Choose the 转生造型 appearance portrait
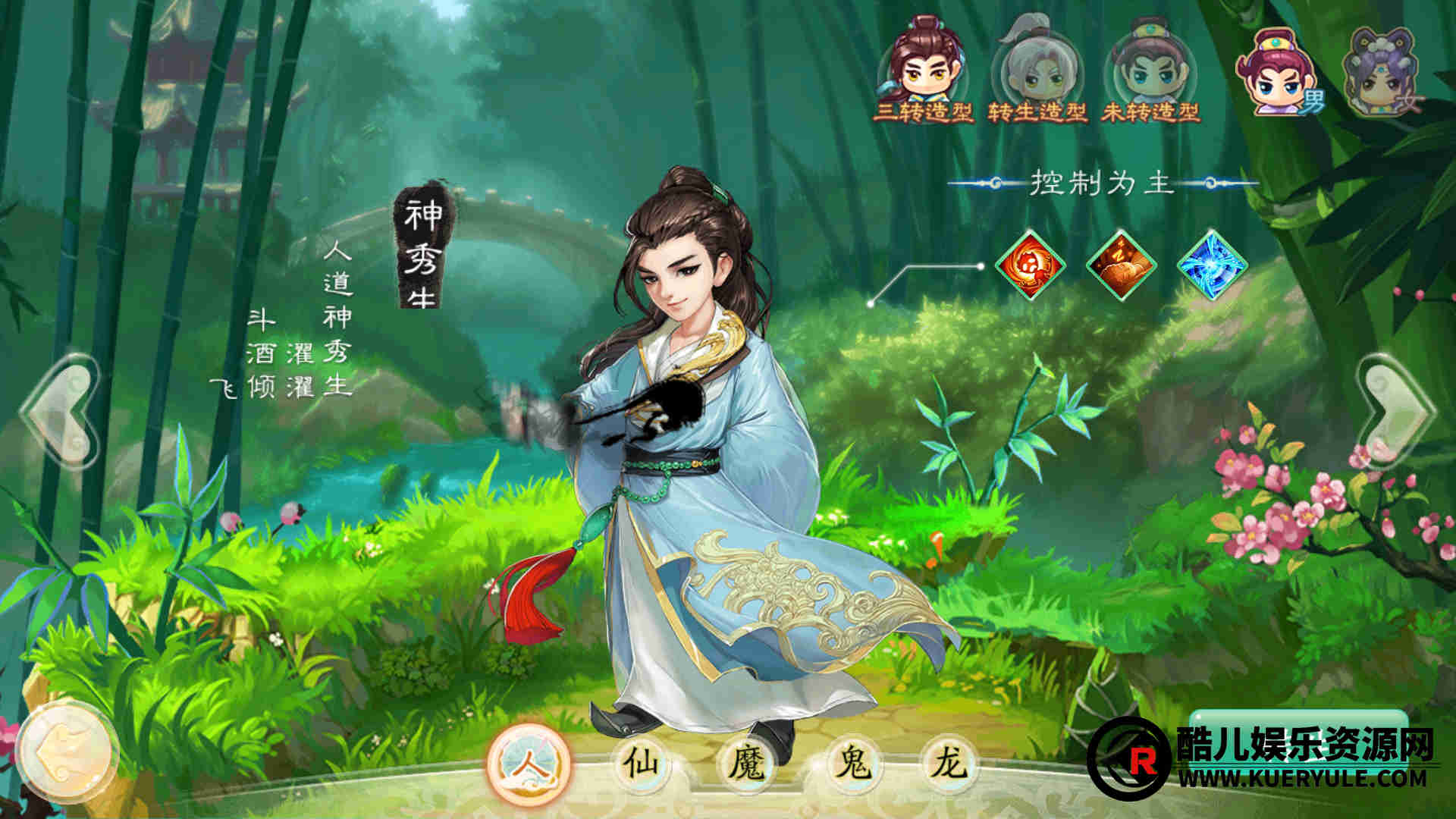Image resolution: width=1456 pixels, height=819 pixels. click(x=1037, y=70)
